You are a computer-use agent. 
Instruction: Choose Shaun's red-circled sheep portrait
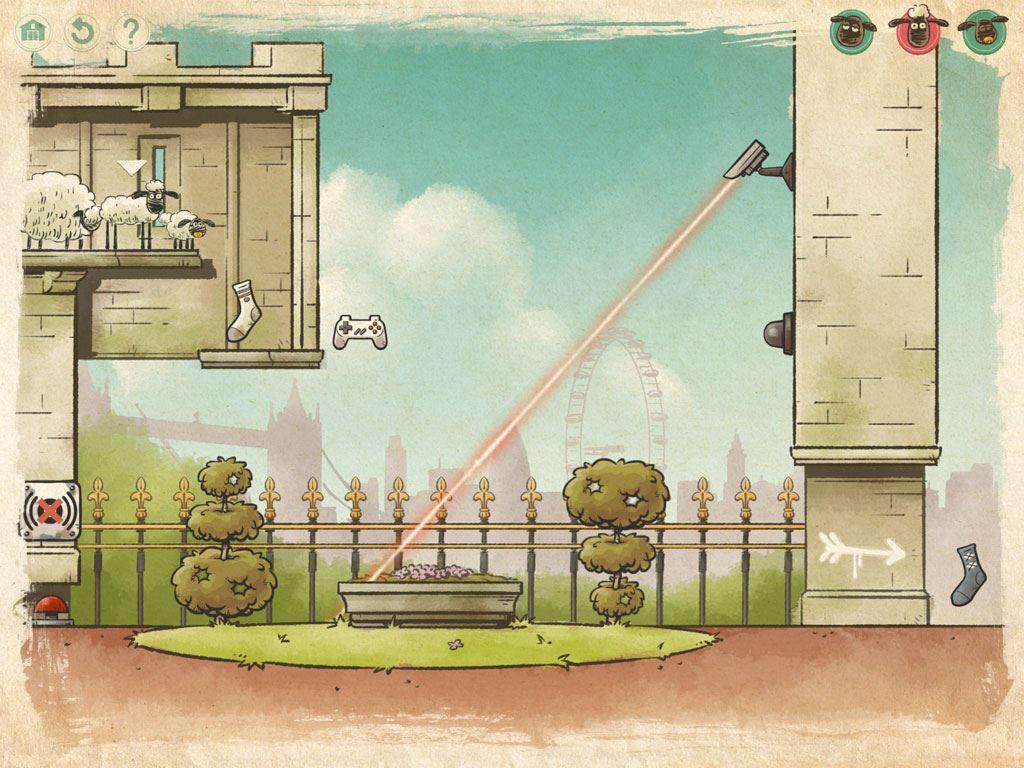[x=917, y=31]
